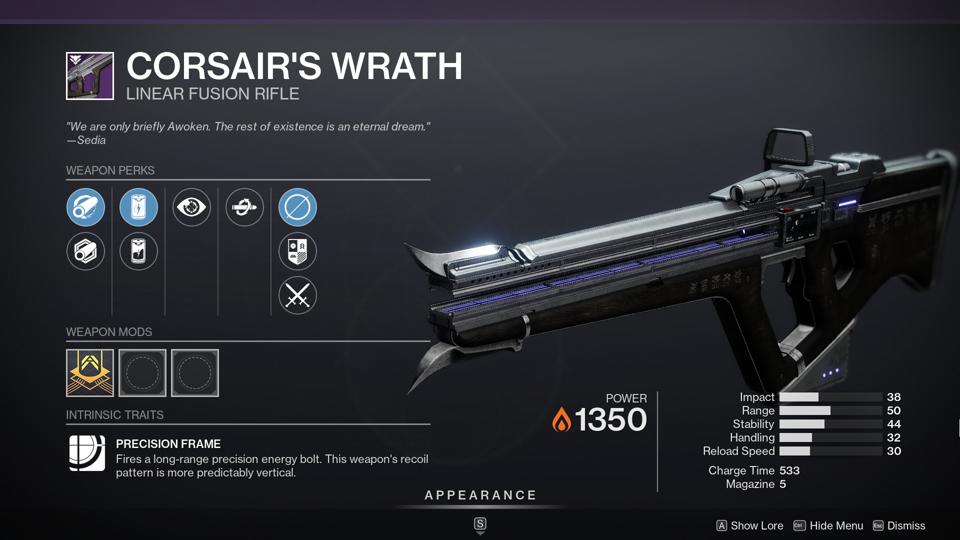Open the Appearance section

[480, 496]
